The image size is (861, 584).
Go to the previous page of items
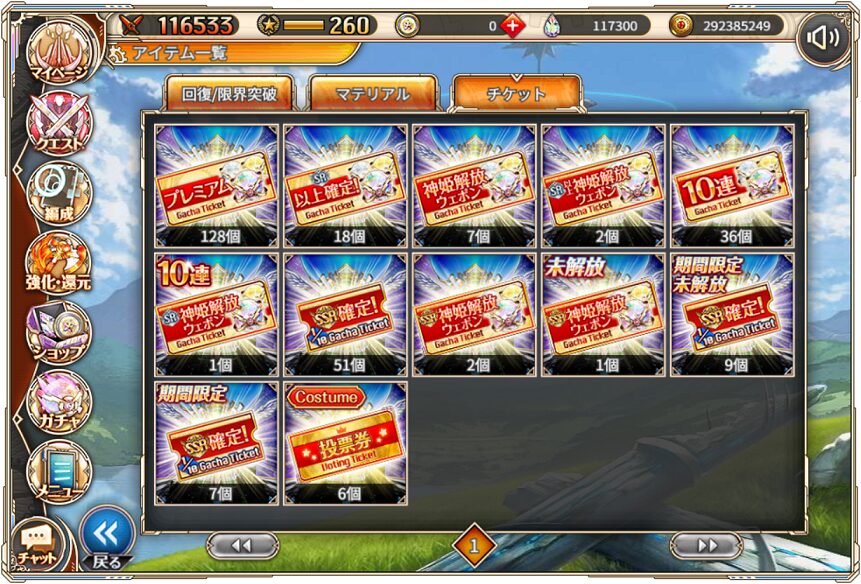coord(242,545)
